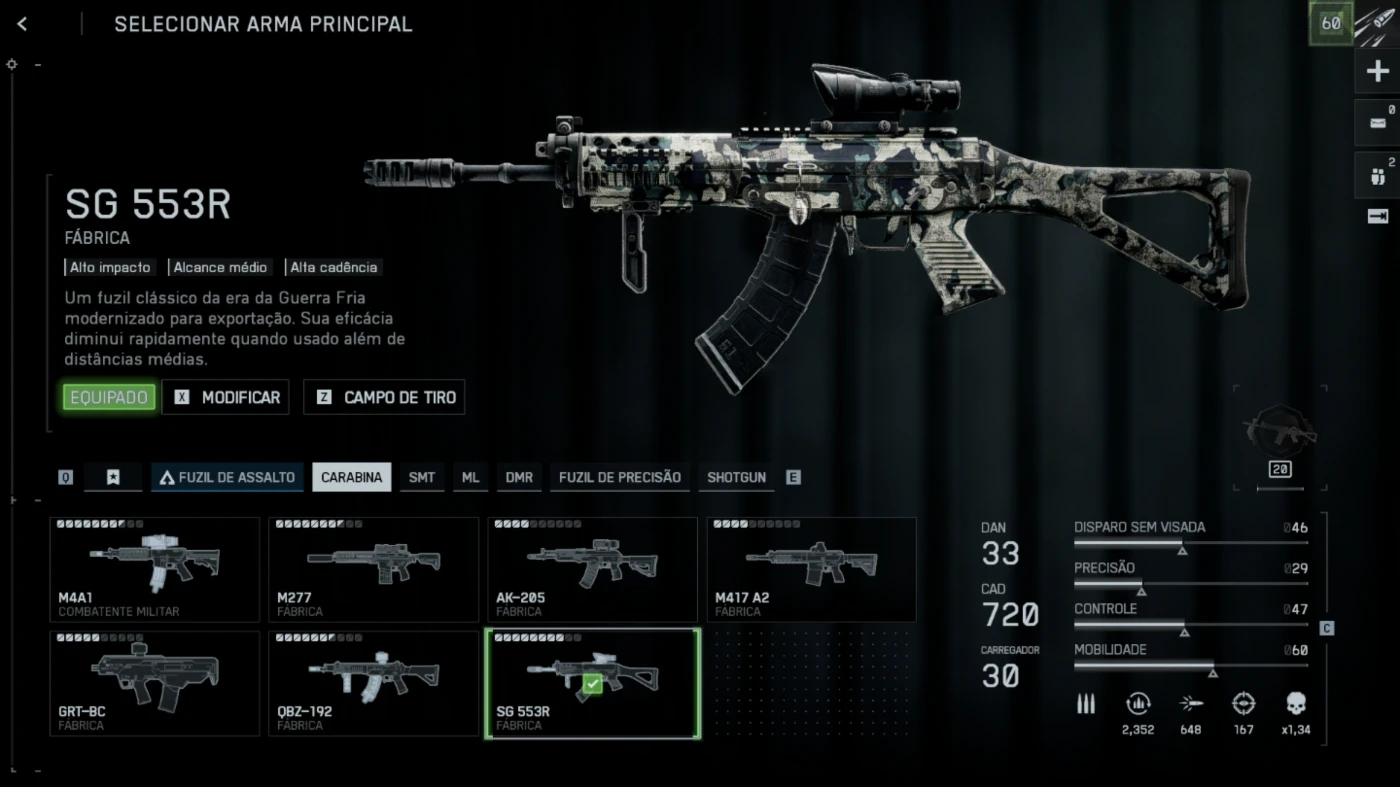Select the Carabina category tab
The height and width of the screenshot is (787, 1400).
tap(351, 477)
